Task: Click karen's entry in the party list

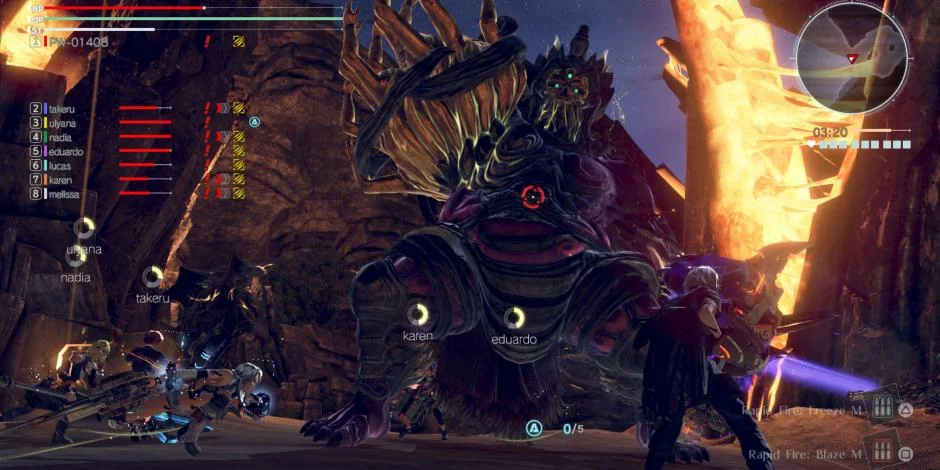Action: 60,180
